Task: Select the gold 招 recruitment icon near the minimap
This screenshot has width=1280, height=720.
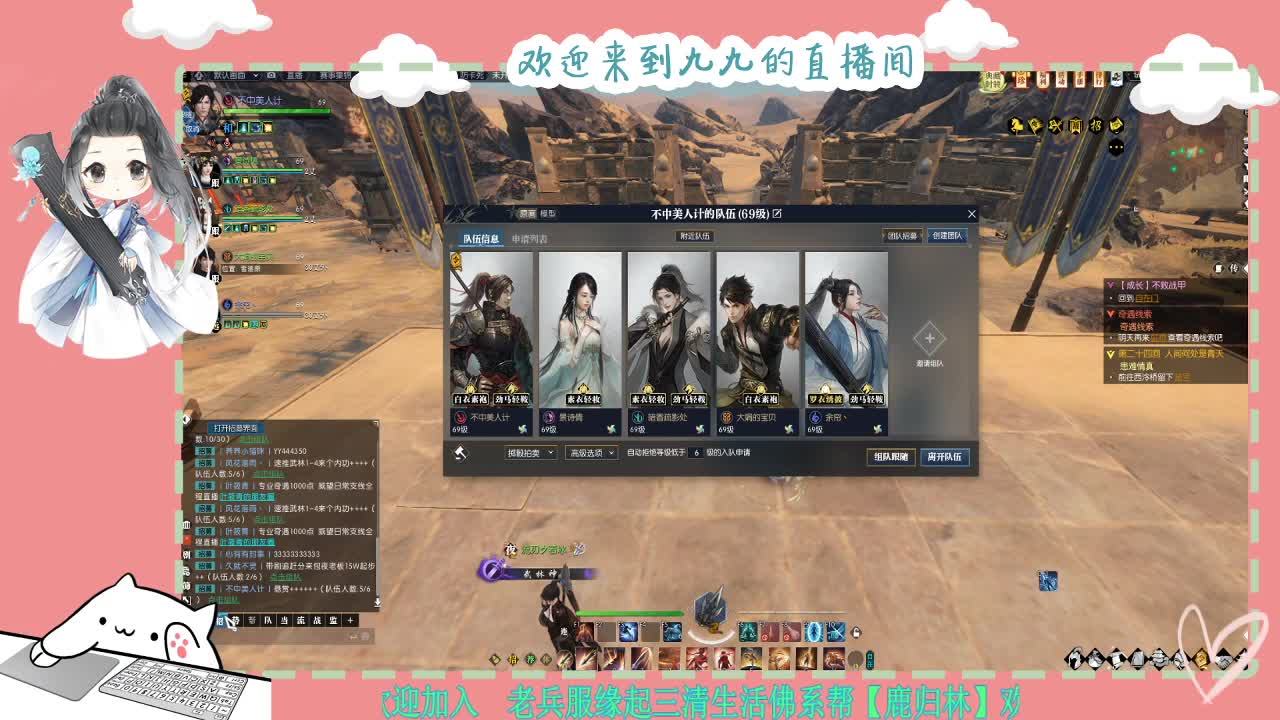Action: pyautogui.click(x=1098, y=124)
